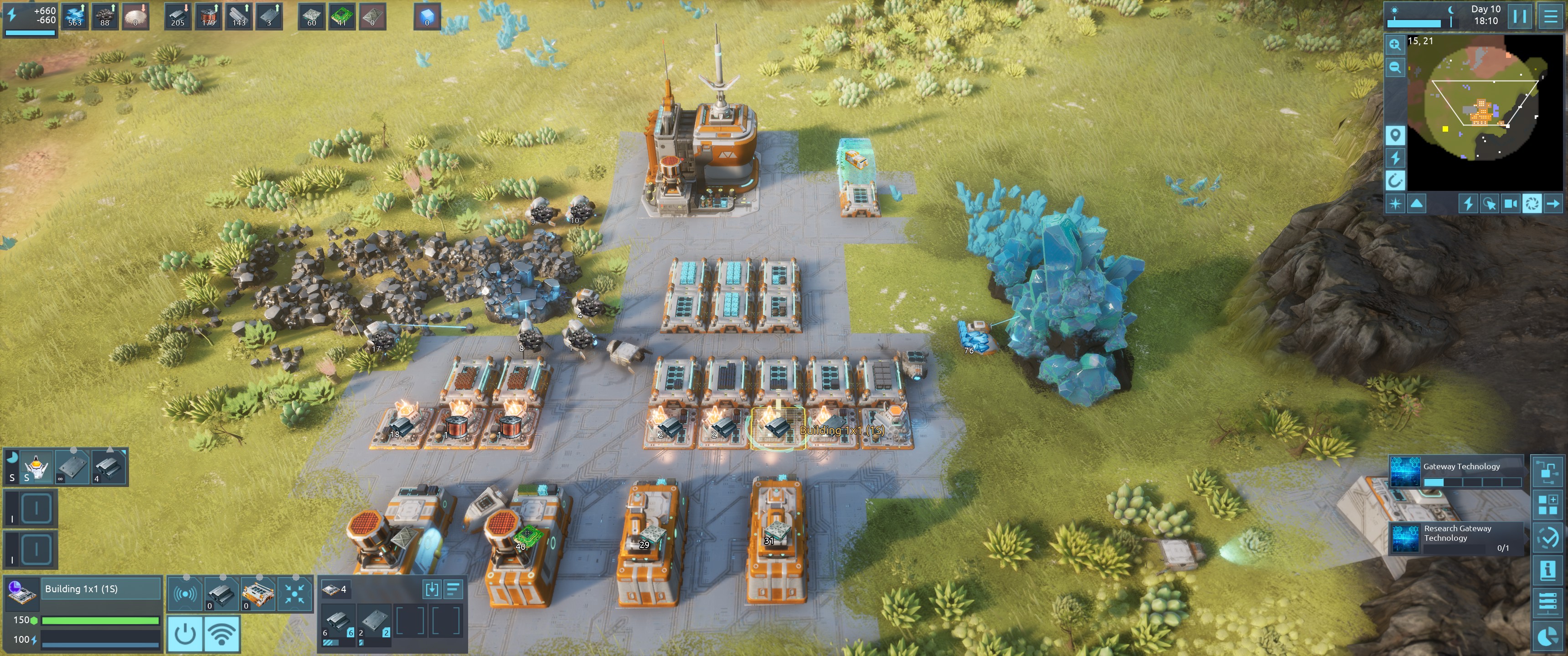The width and height of the screenshot is (1568, 656).
Task: Toggle the map pin marker filter
Action: point(1394,135)
